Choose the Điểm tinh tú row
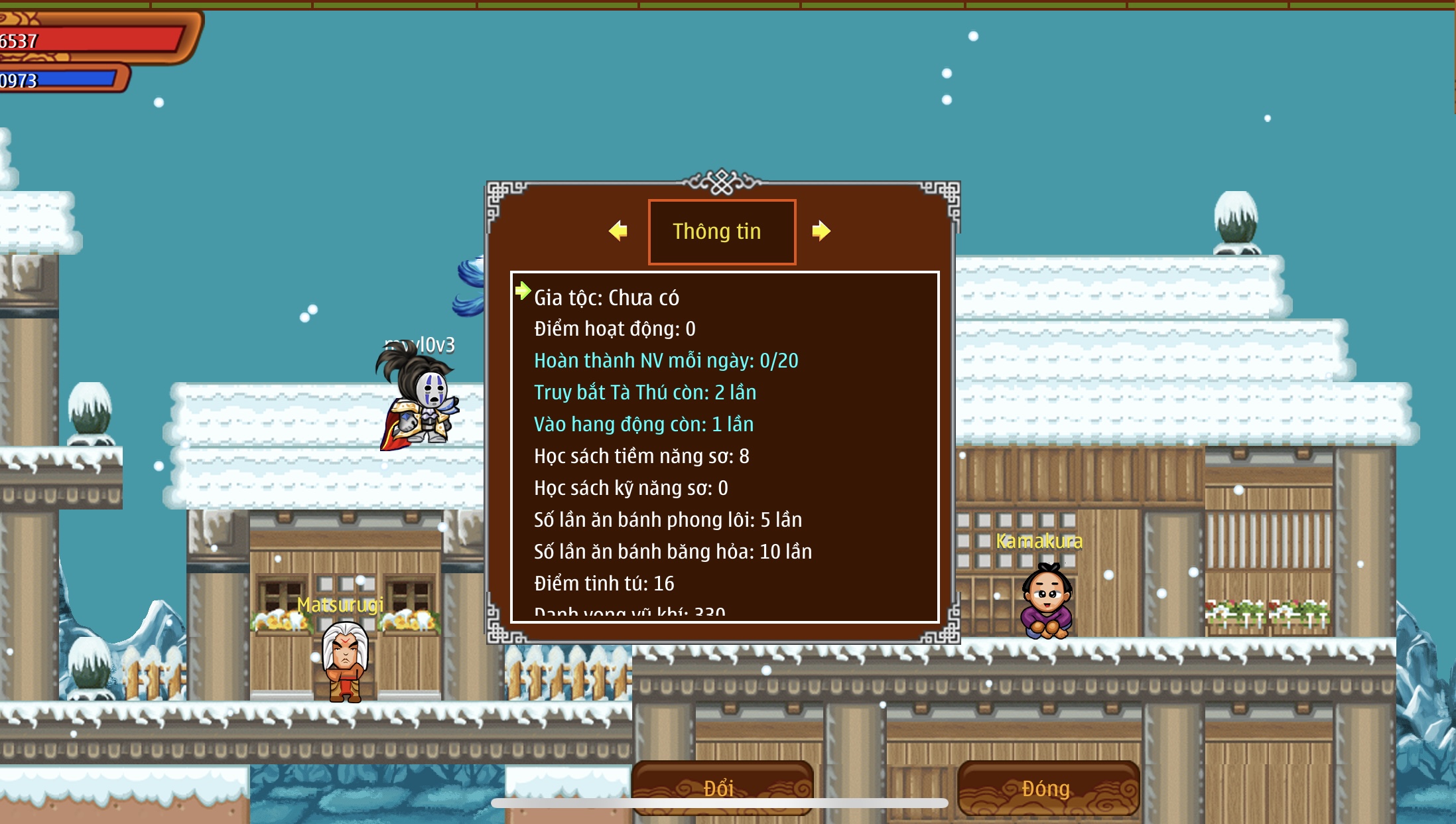1456x824 pixels. pos(604,584)
